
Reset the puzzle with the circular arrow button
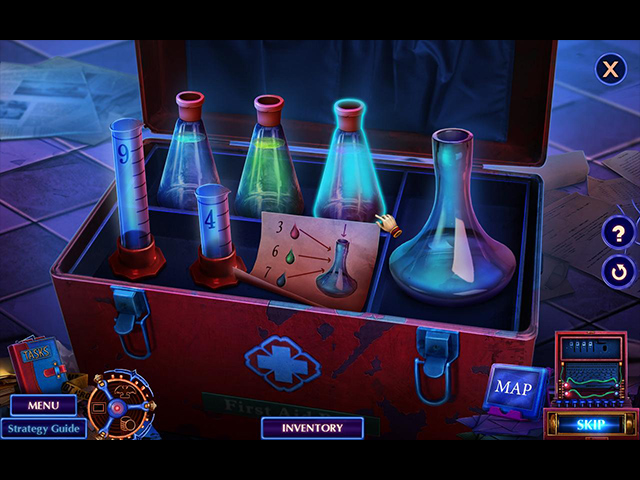[x=618, y=270]
